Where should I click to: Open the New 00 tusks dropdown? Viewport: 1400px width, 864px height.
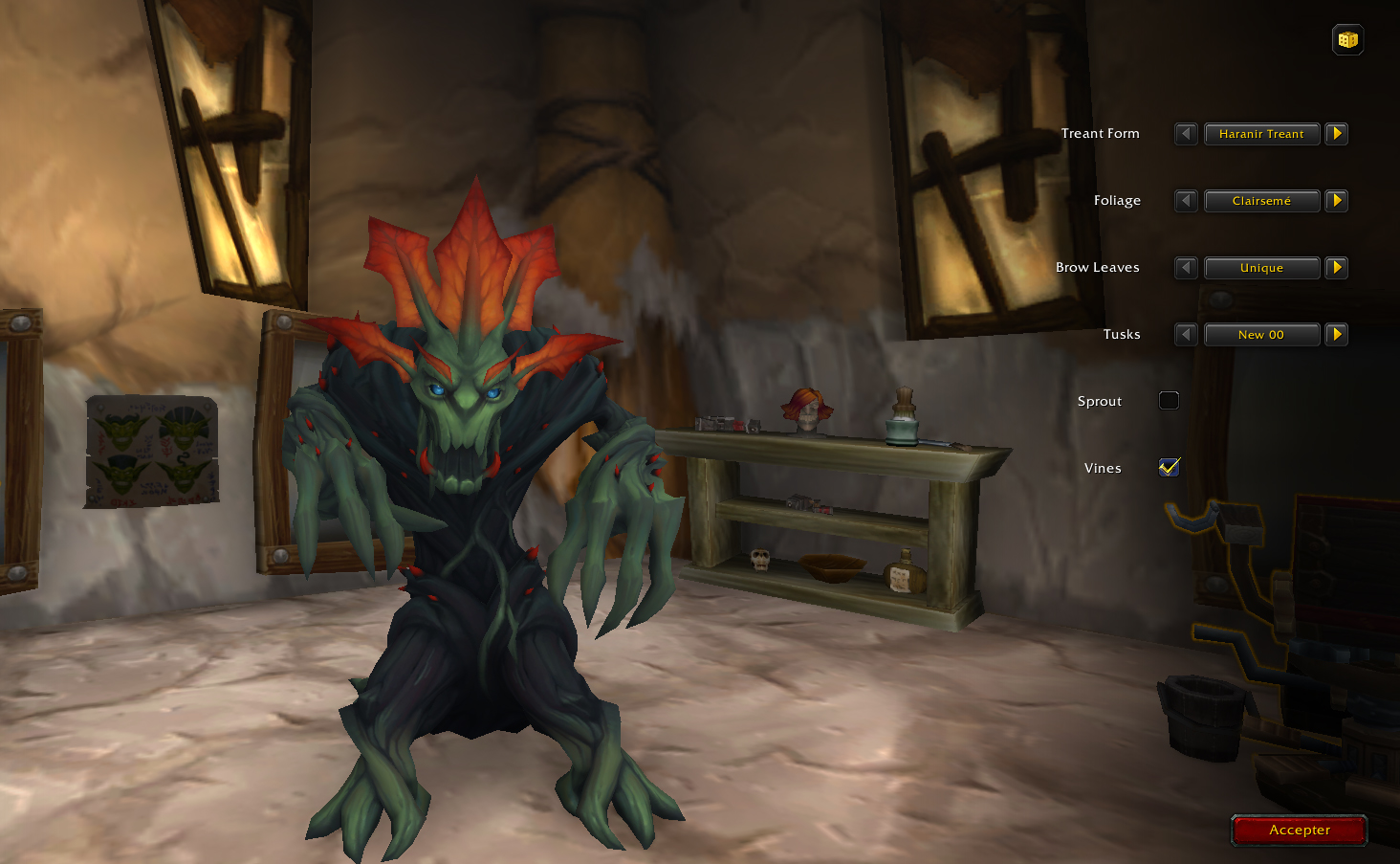coord(1261,335)
